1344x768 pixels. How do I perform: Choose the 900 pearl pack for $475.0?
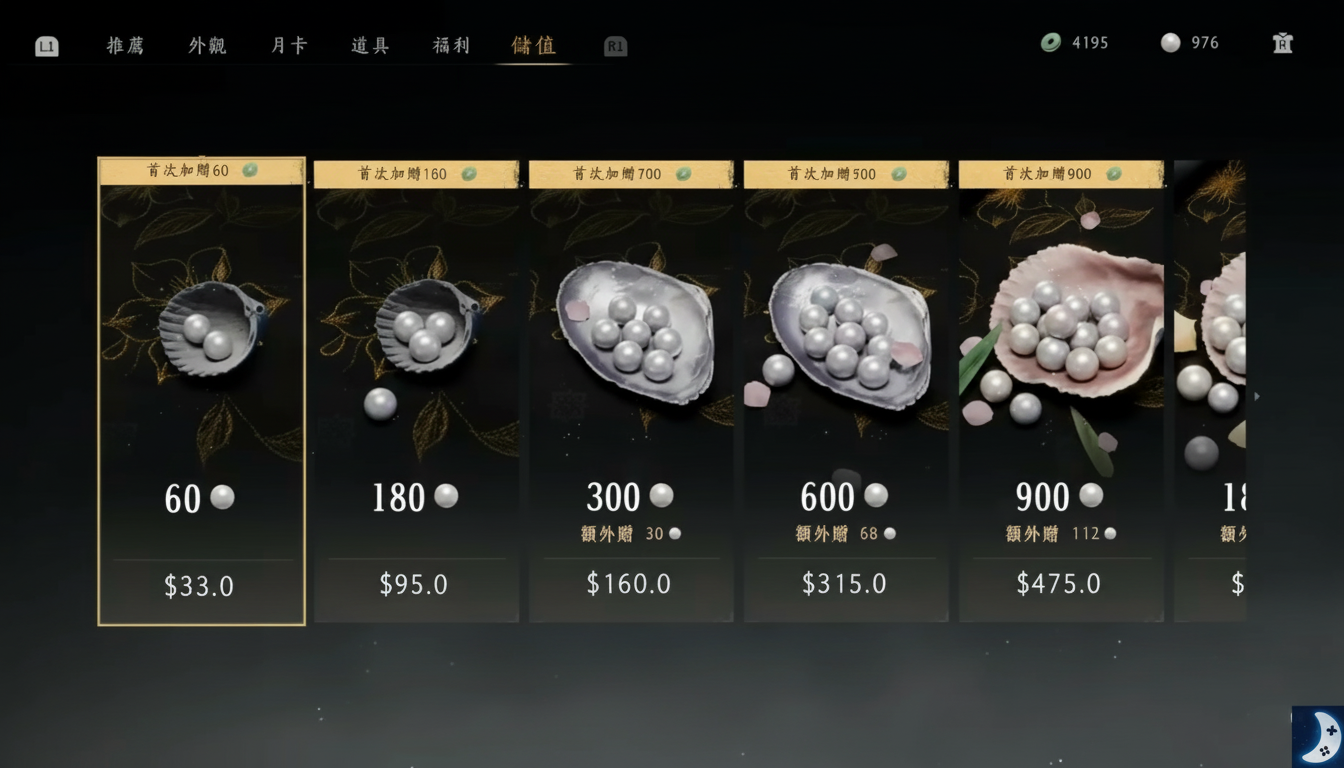tap(1061, 391)
